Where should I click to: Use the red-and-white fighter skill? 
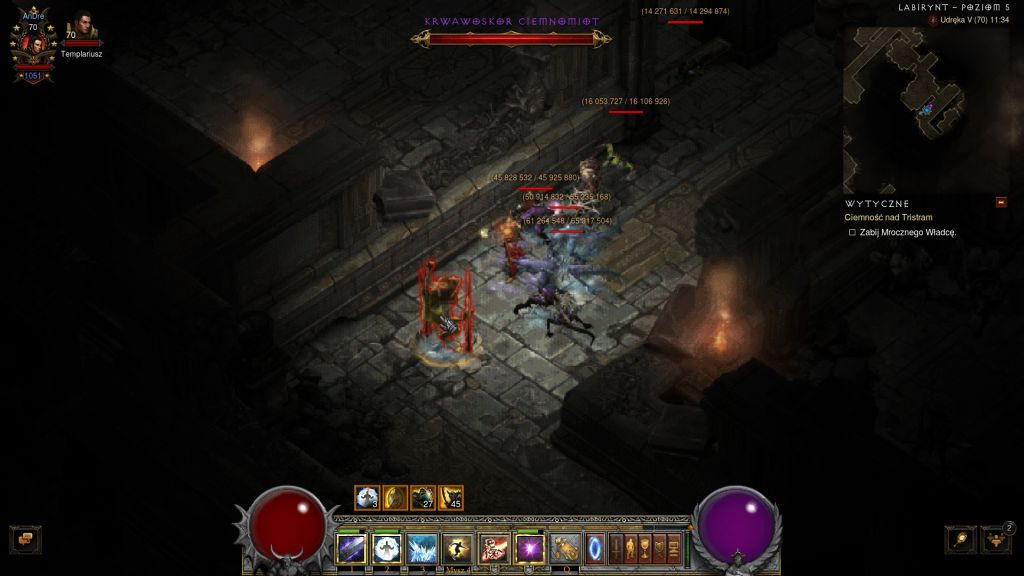point(493,548)
